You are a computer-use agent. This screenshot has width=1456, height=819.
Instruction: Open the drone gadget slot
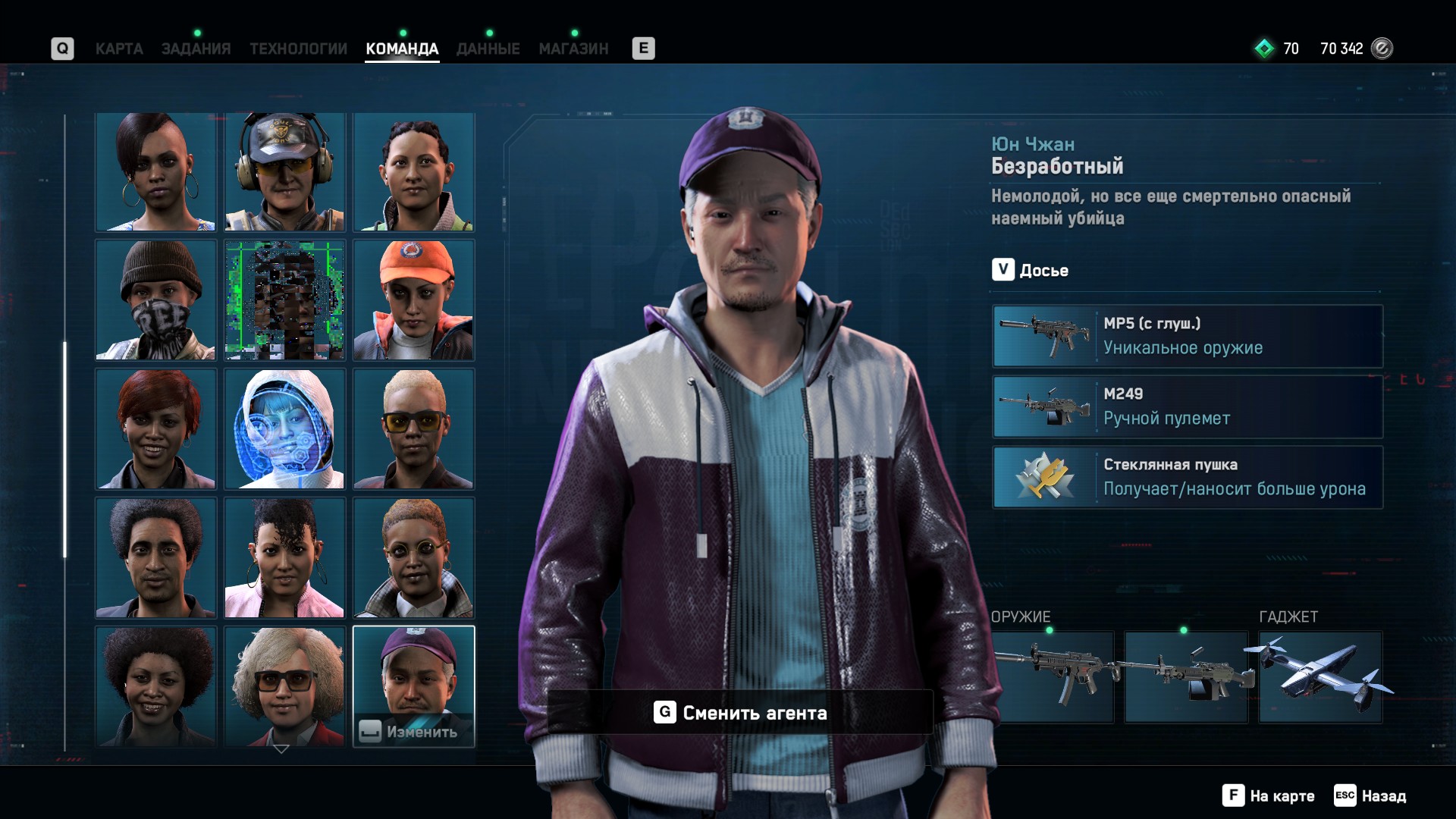1320,677
